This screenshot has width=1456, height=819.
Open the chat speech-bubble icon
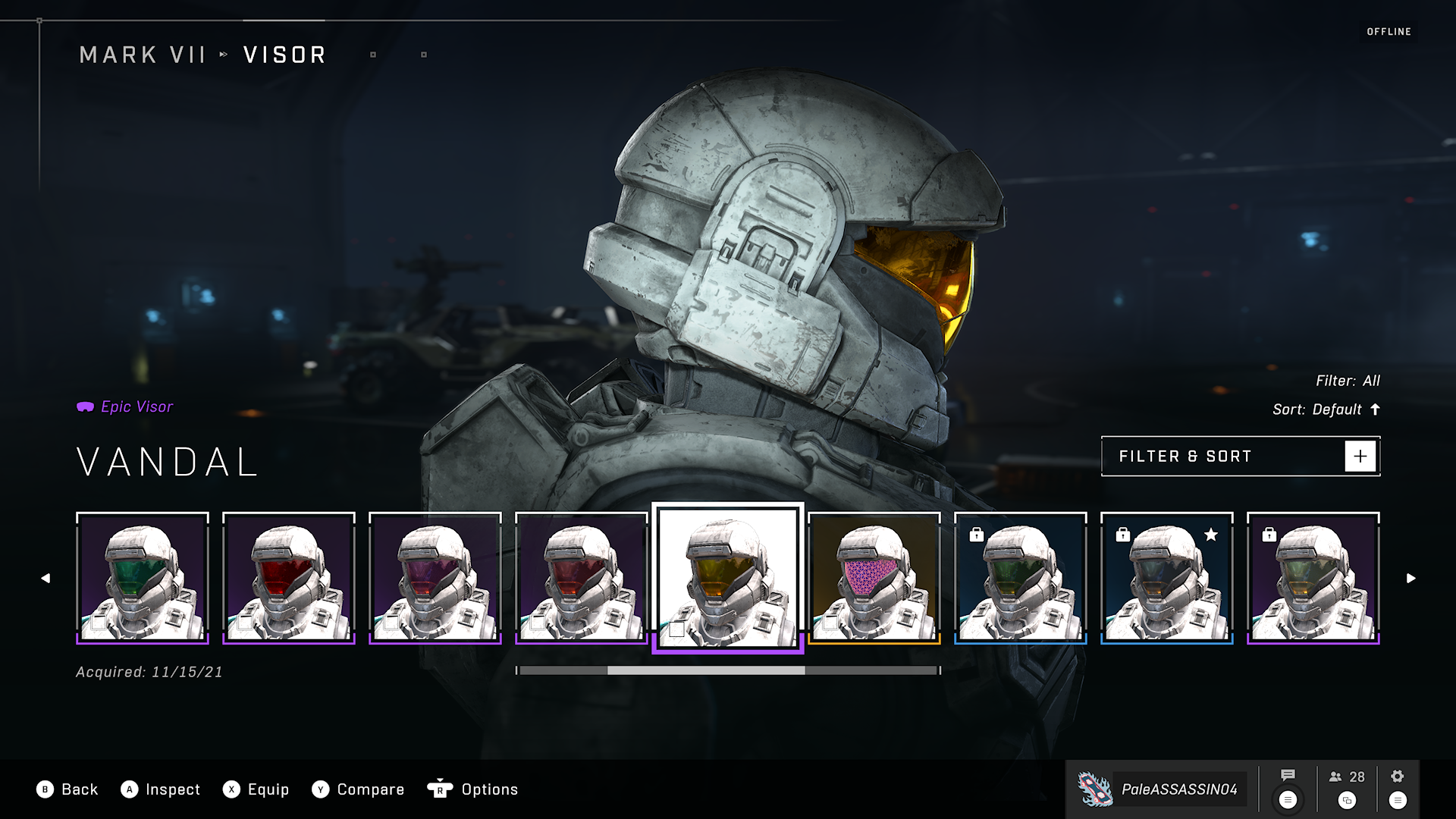pos(1288,776)
